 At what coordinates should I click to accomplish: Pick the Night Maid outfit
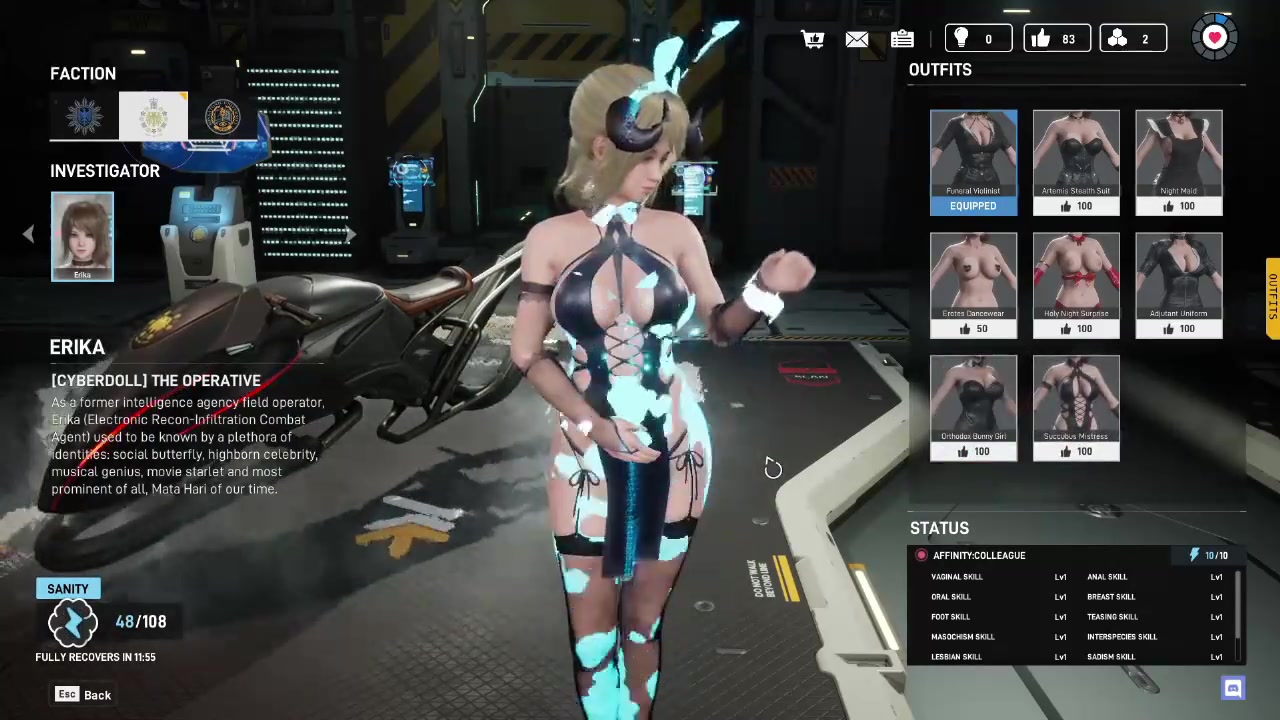(1179, 162)
